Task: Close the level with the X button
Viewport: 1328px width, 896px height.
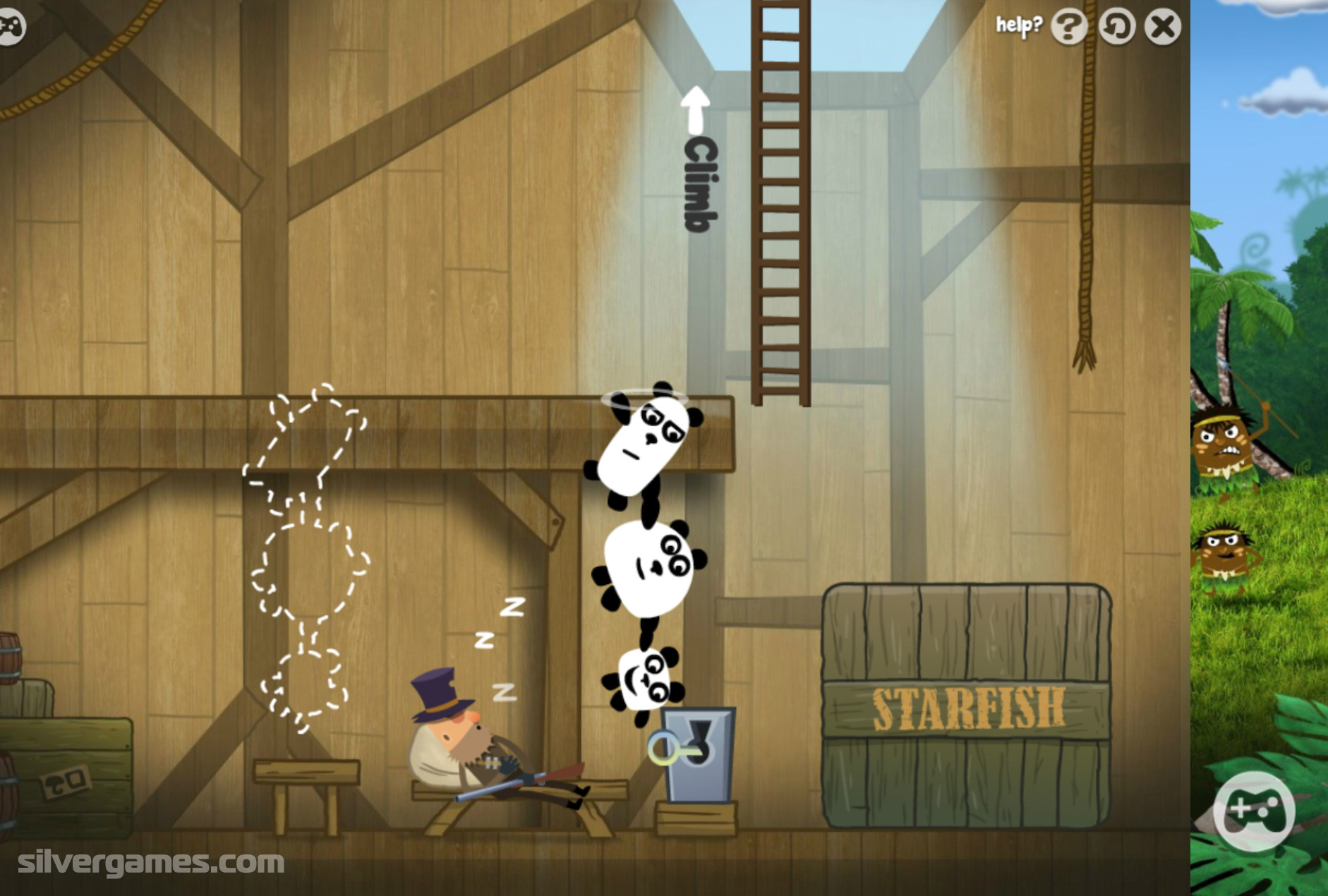Action: (x=1162, y=28)
